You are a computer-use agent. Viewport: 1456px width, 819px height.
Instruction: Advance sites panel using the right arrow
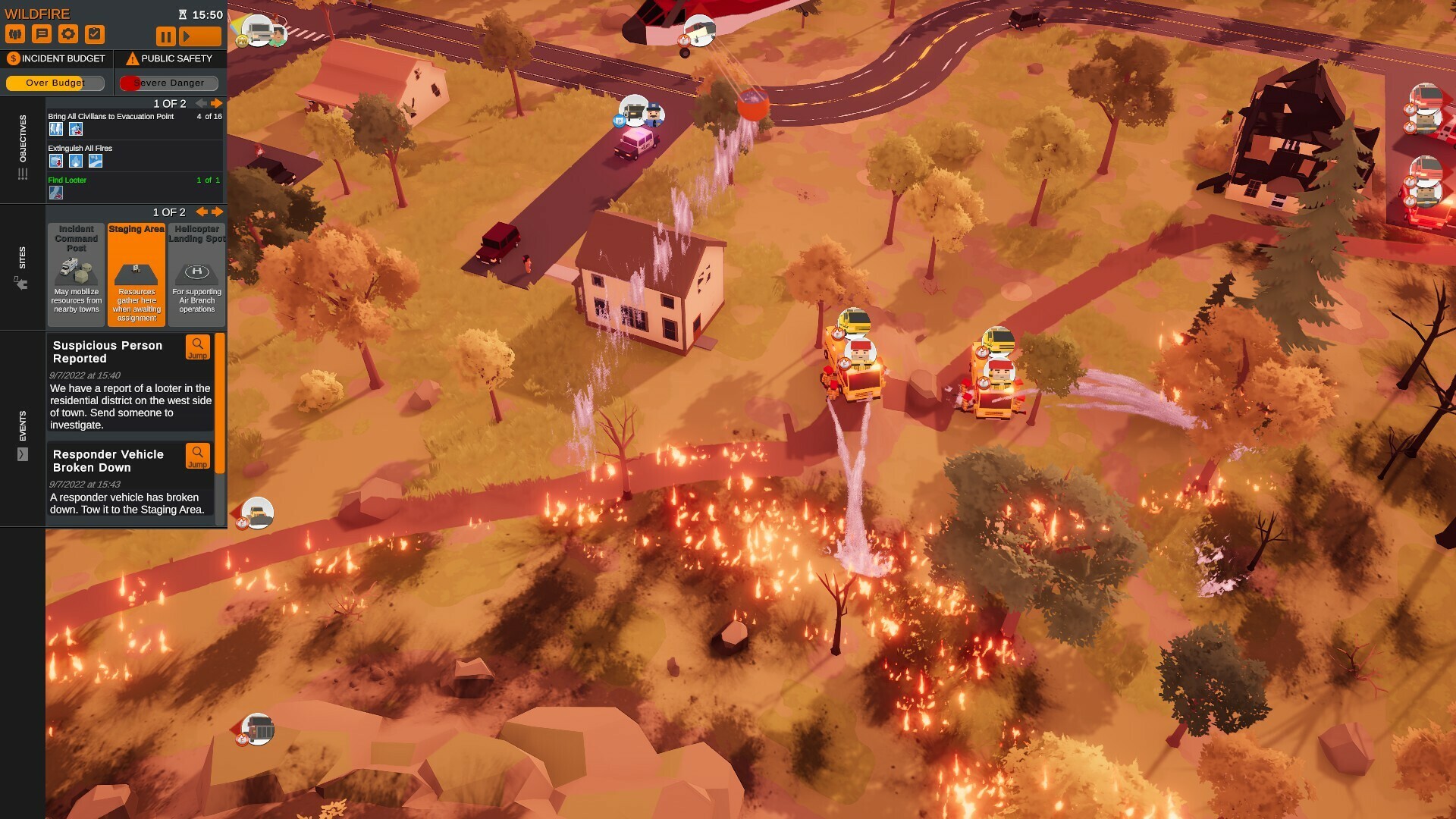[218, 212]
